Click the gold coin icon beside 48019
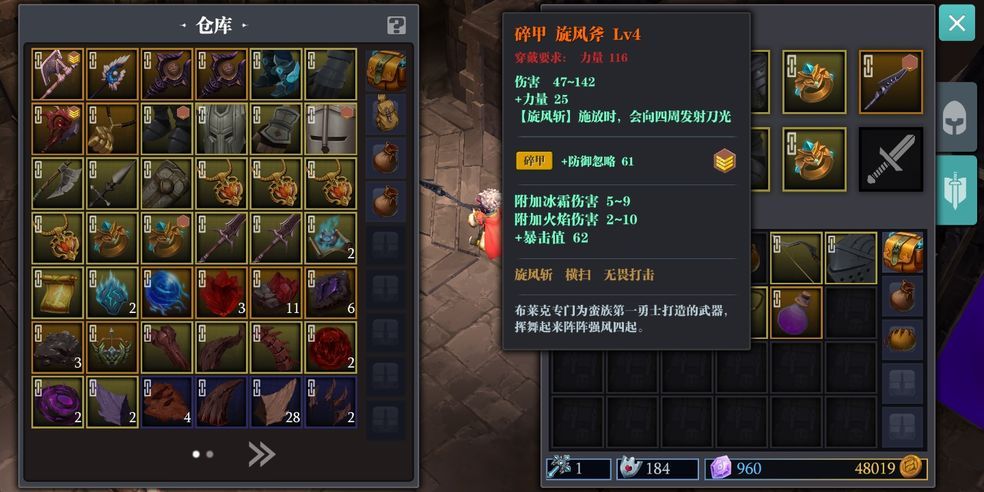984x492 pixels. pyautogui.click(x=912, y=467)
